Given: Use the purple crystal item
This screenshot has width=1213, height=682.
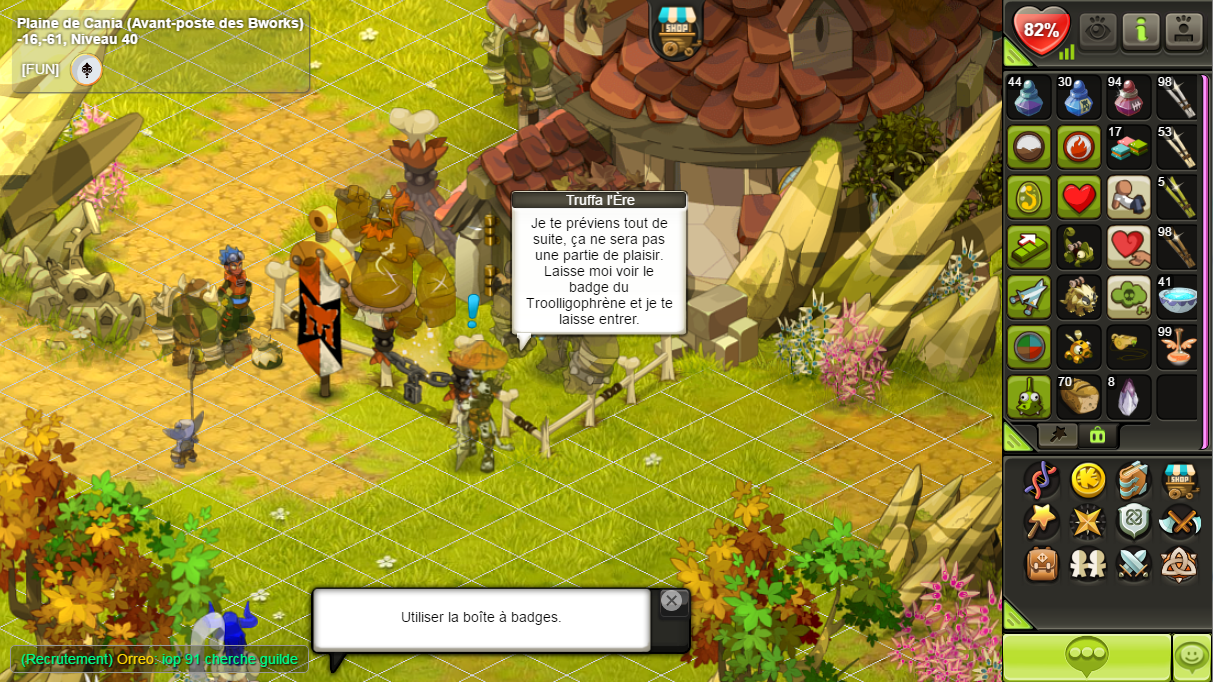Looking at the screenshot, I should pyautogui.click(x=1128, y=397).
